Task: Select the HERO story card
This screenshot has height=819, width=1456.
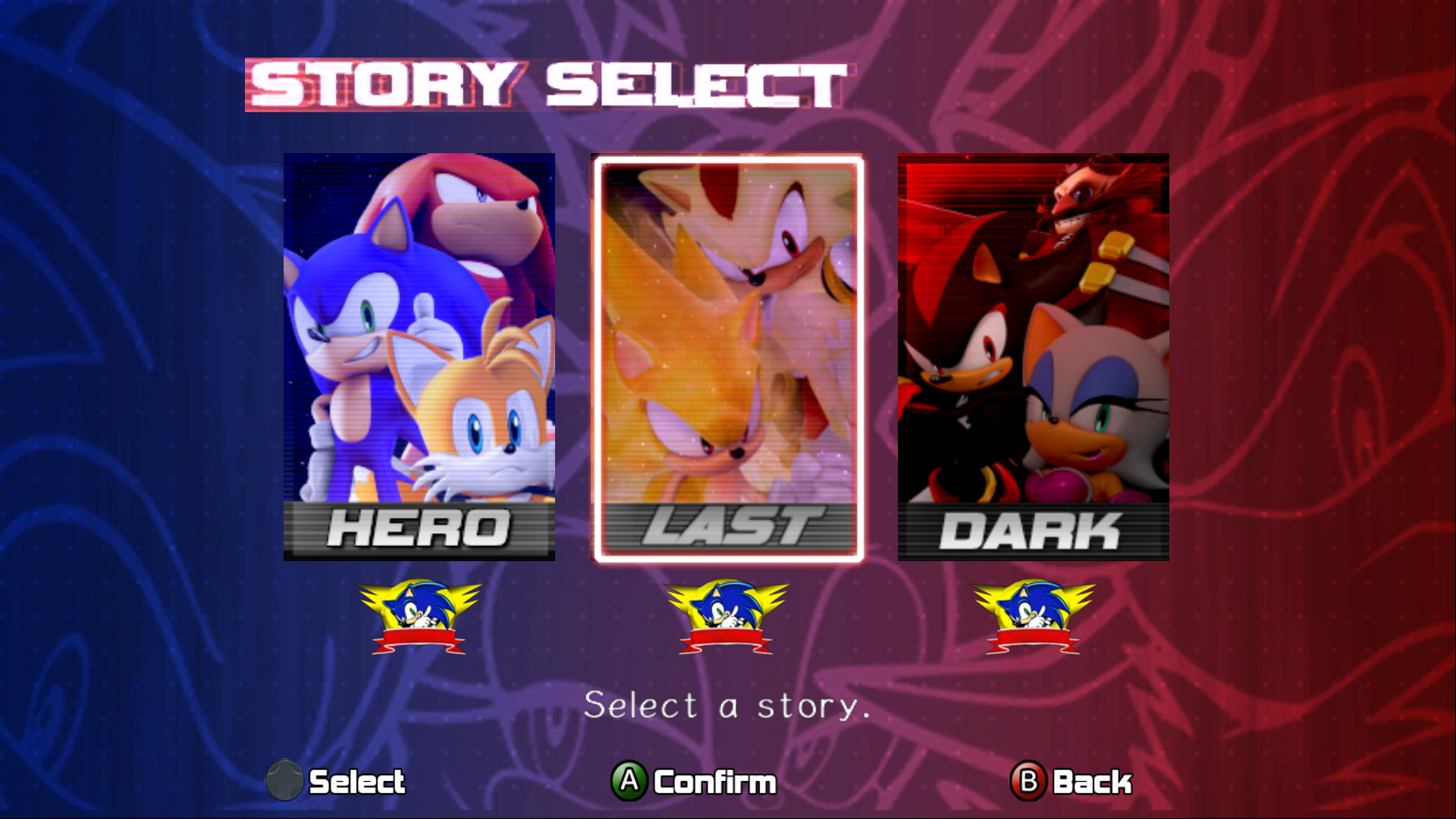Action: [419, 341]
